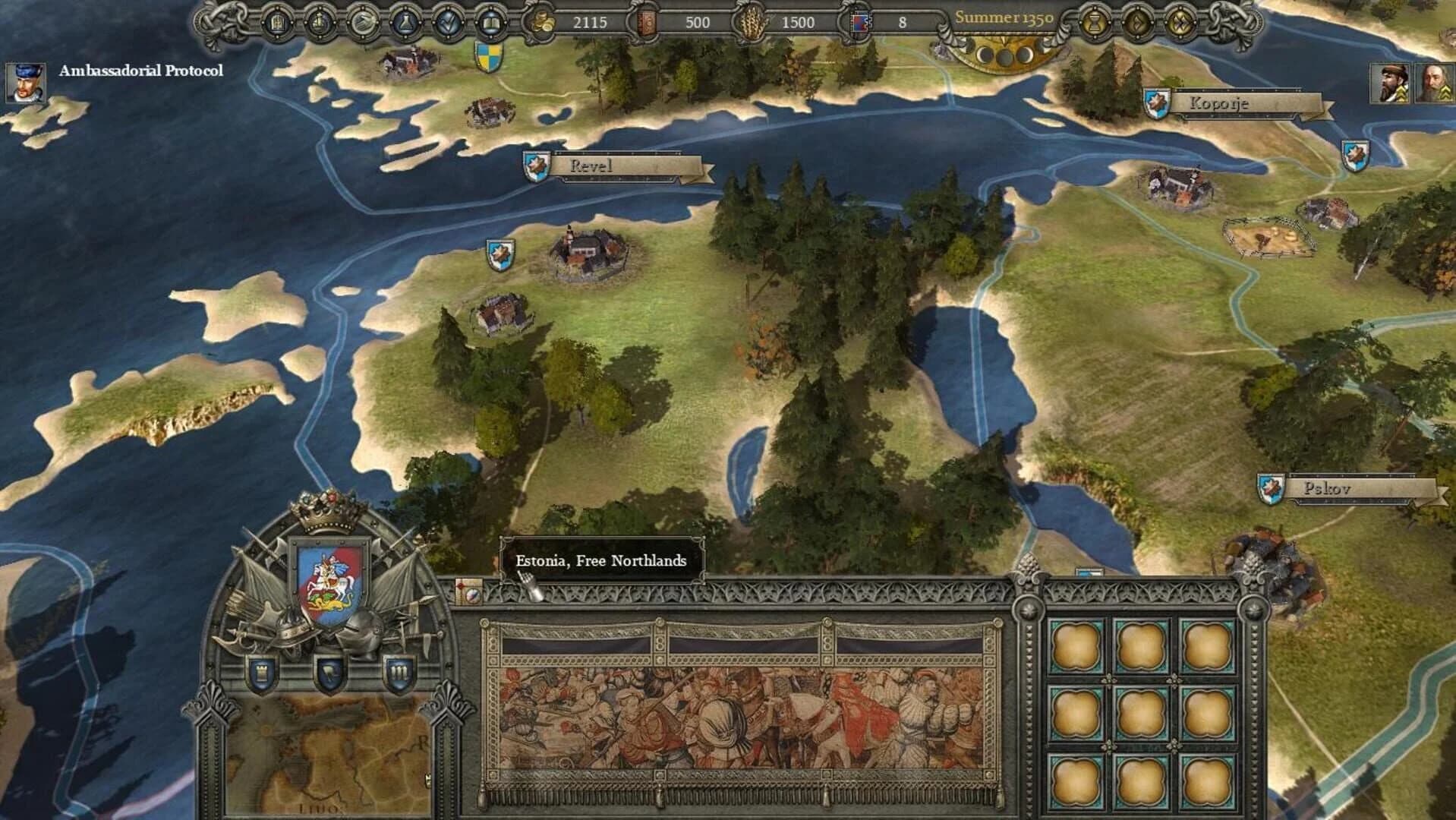The height and width of the screenshot is (820, 1456).
Task: Click the alchemy flask research icon
Action: pos(405,23)
